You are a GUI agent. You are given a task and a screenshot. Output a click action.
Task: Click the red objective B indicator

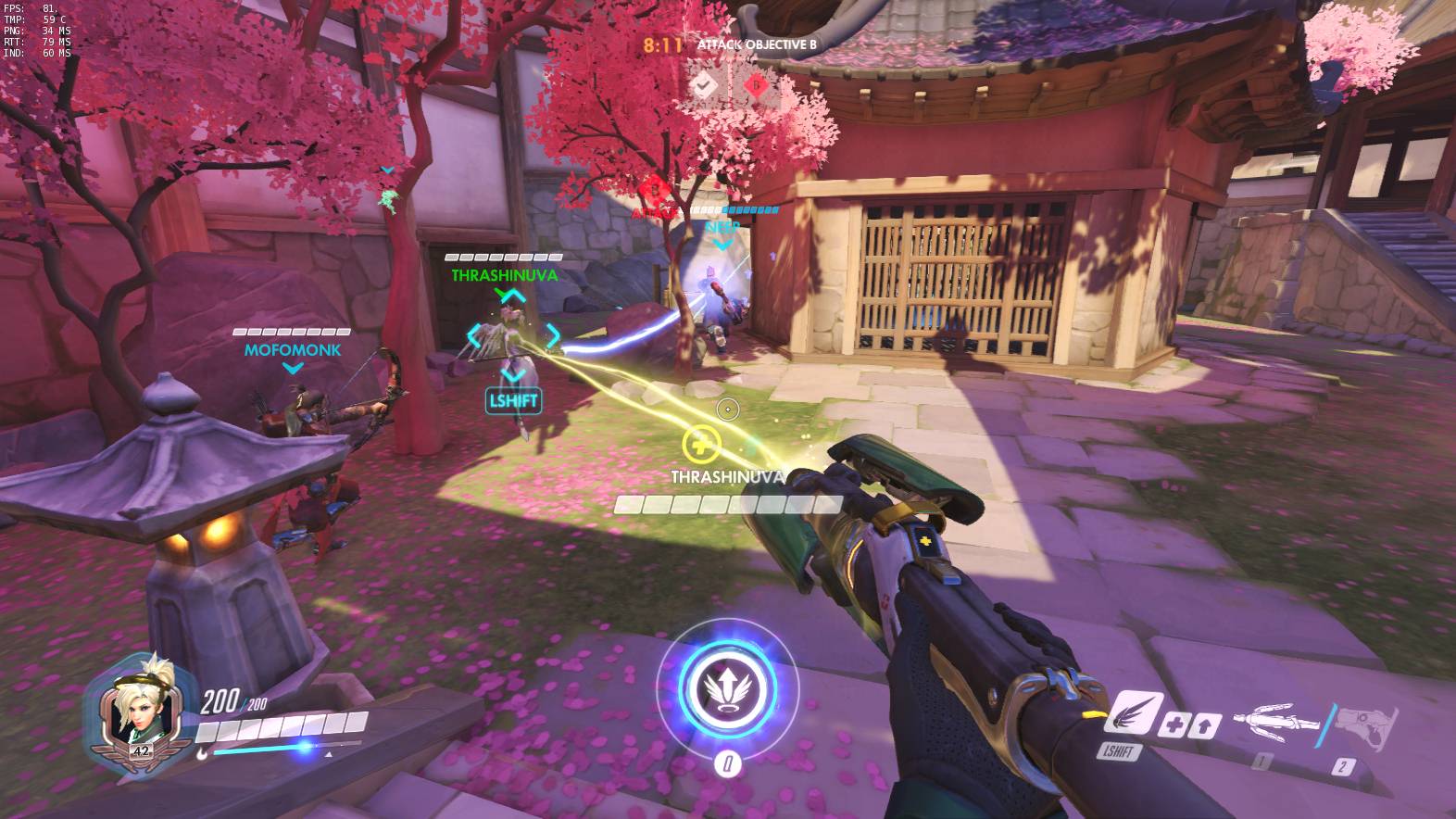click(756, 86)
